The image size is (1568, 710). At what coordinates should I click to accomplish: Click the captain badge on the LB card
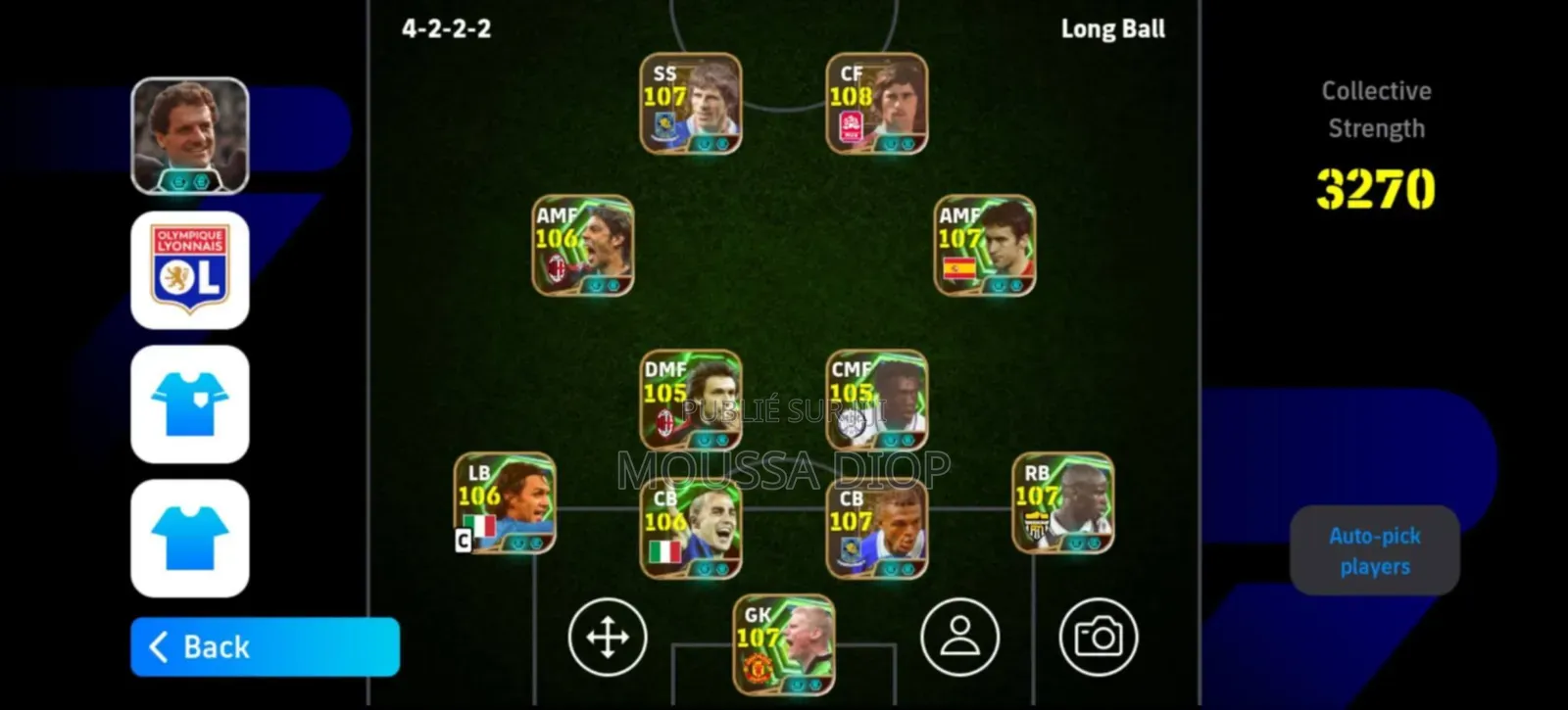coord(461,541)
